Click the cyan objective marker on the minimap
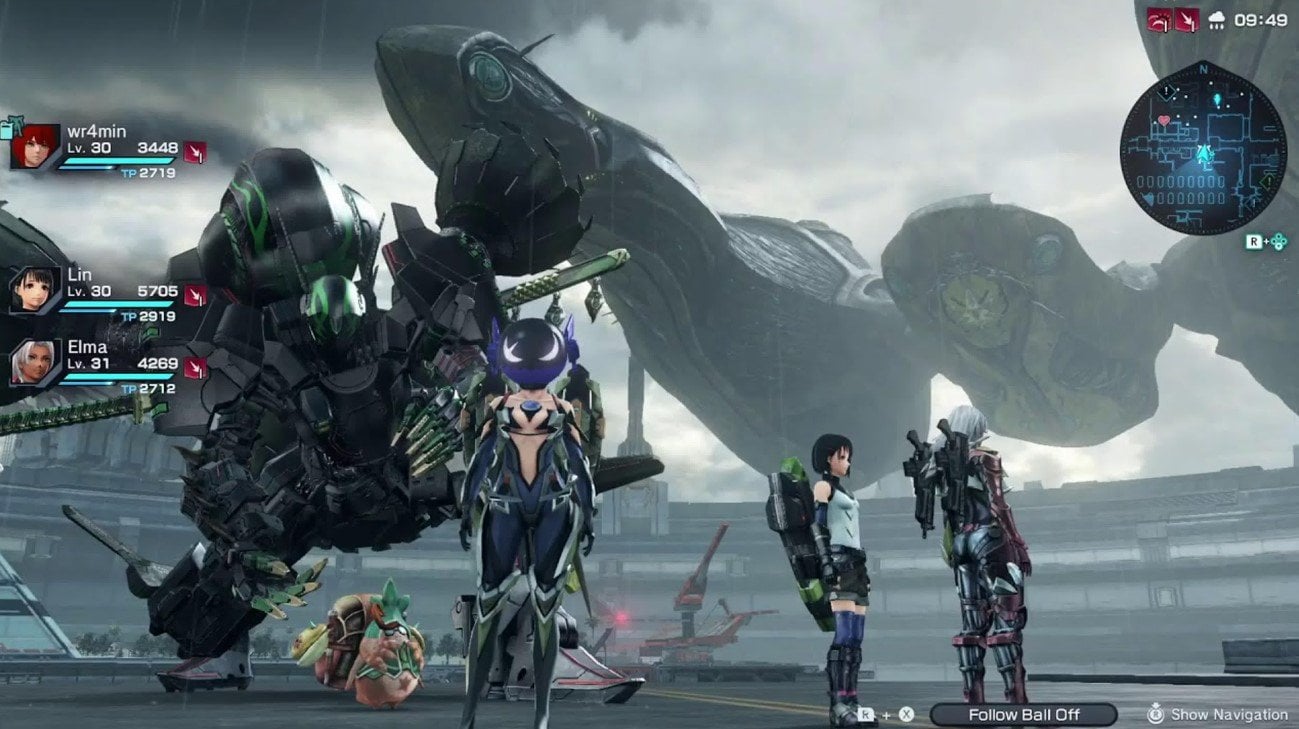This screenshot has width=1299, height=729. 1217,99
